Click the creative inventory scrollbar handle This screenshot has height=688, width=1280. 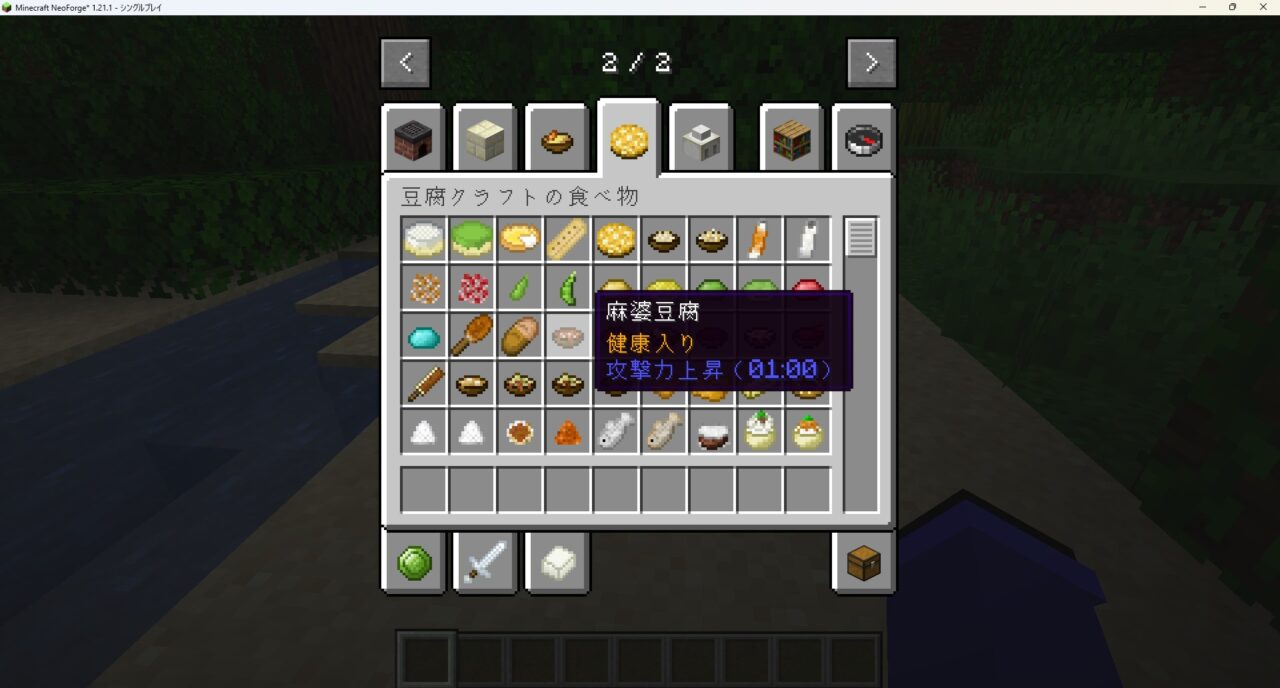click(x=861, y=238)
